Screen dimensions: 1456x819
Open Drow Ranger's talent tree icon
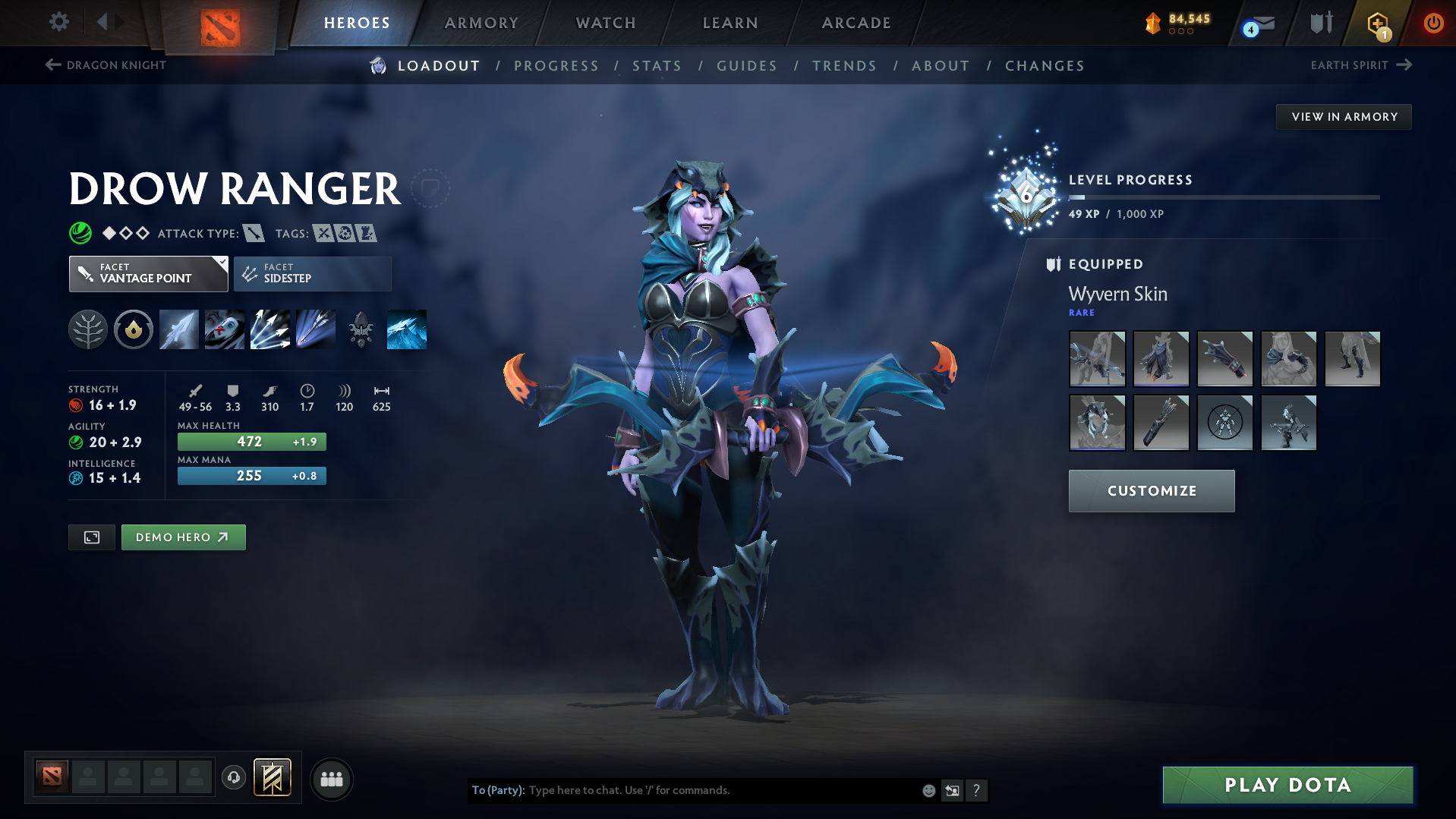coord(88,329)
